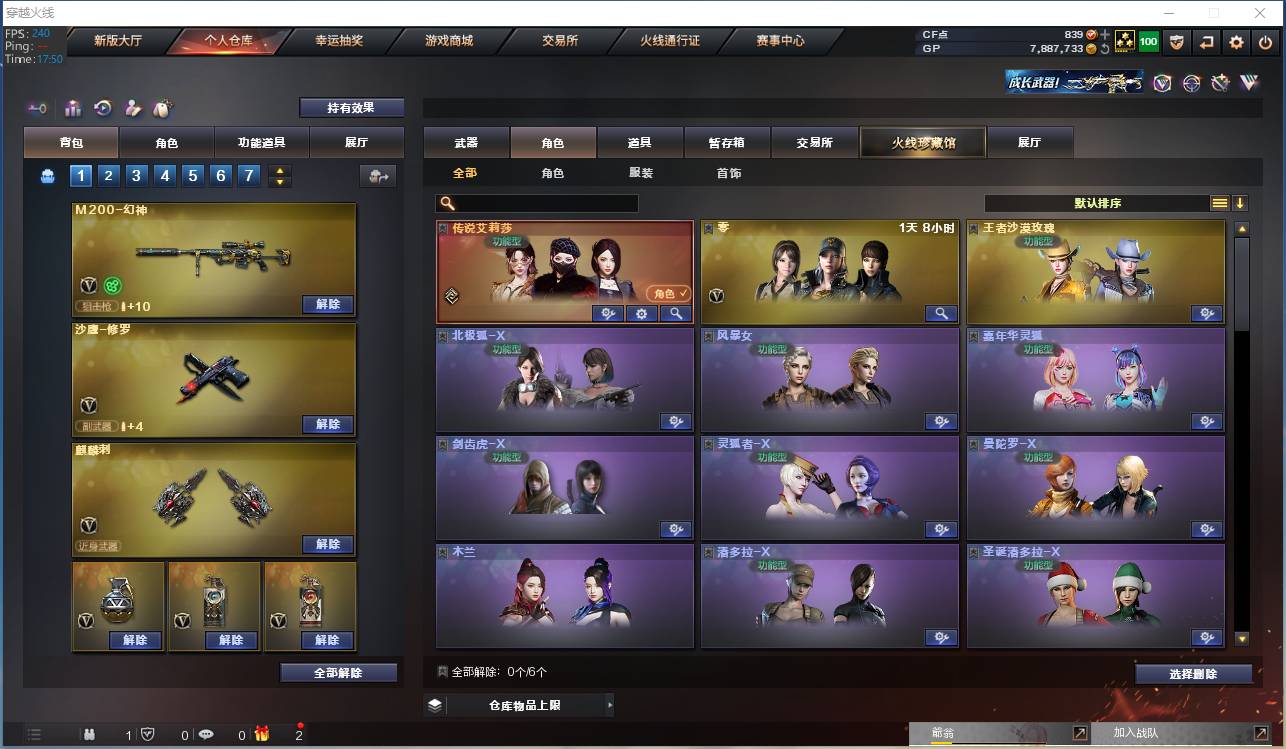Open the character profile icon above the 背包 tab
The image size is (1286, 749).
click(133, 106)
